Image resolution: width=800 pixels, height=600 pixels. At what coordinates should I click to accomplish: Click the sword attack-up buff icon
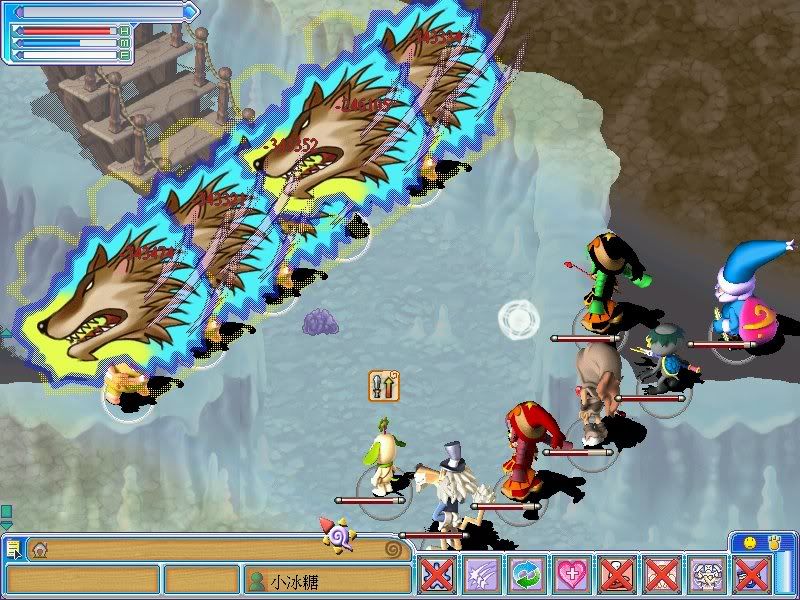pyautogui.click(x=384, y=385)
